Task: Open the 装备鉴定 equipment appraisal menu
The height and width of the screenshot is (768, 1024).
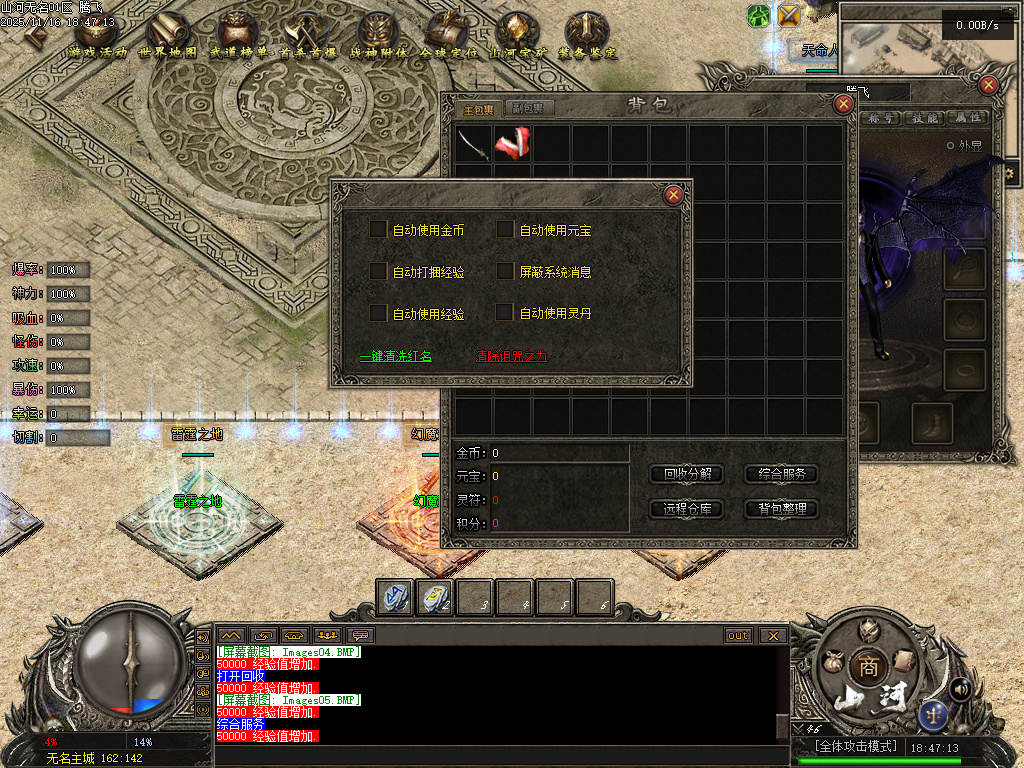Action: (x=587, y=33)
